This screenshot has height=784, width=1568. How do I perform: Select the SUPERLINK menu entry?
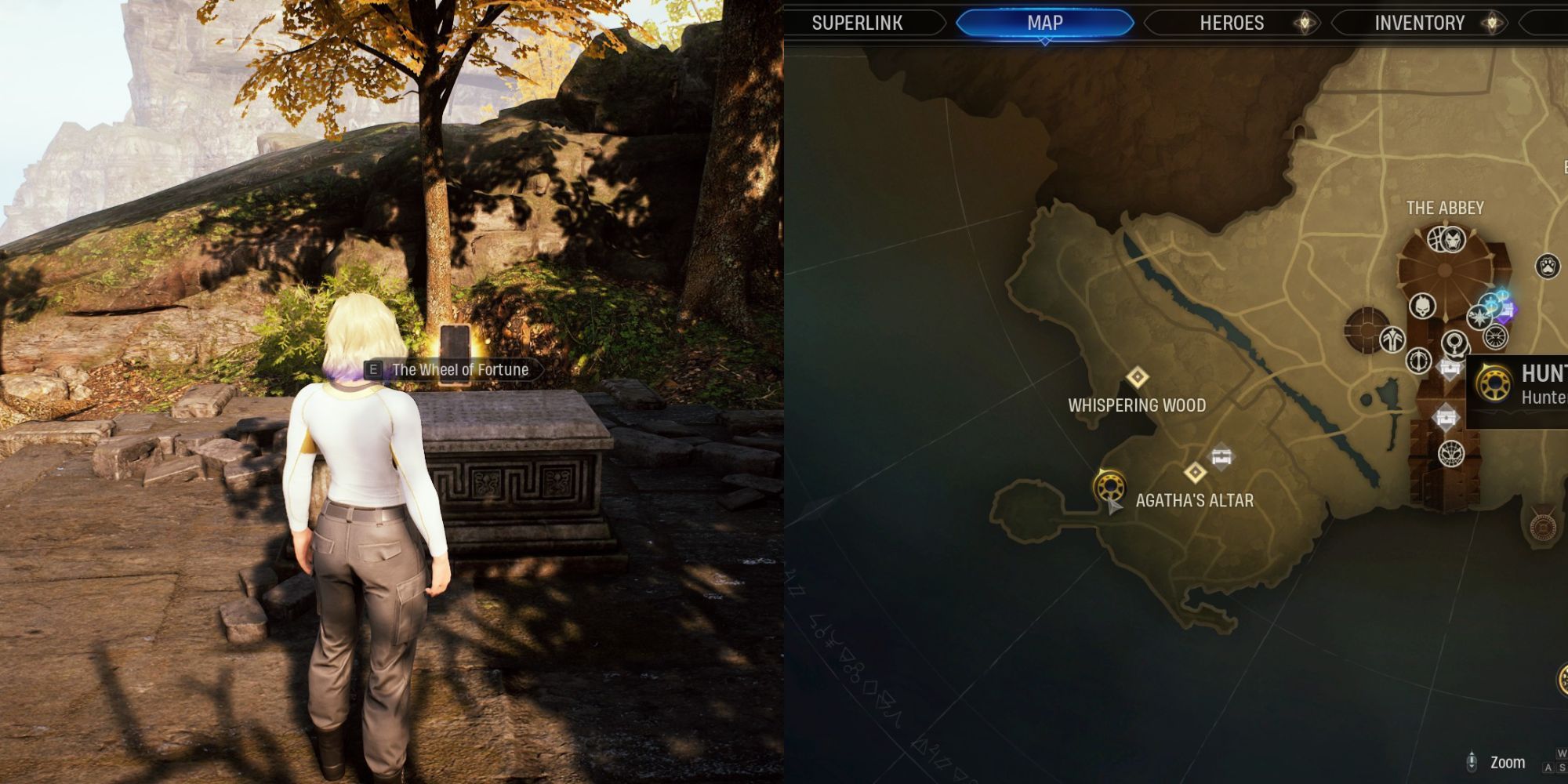(x=858, y=23)
